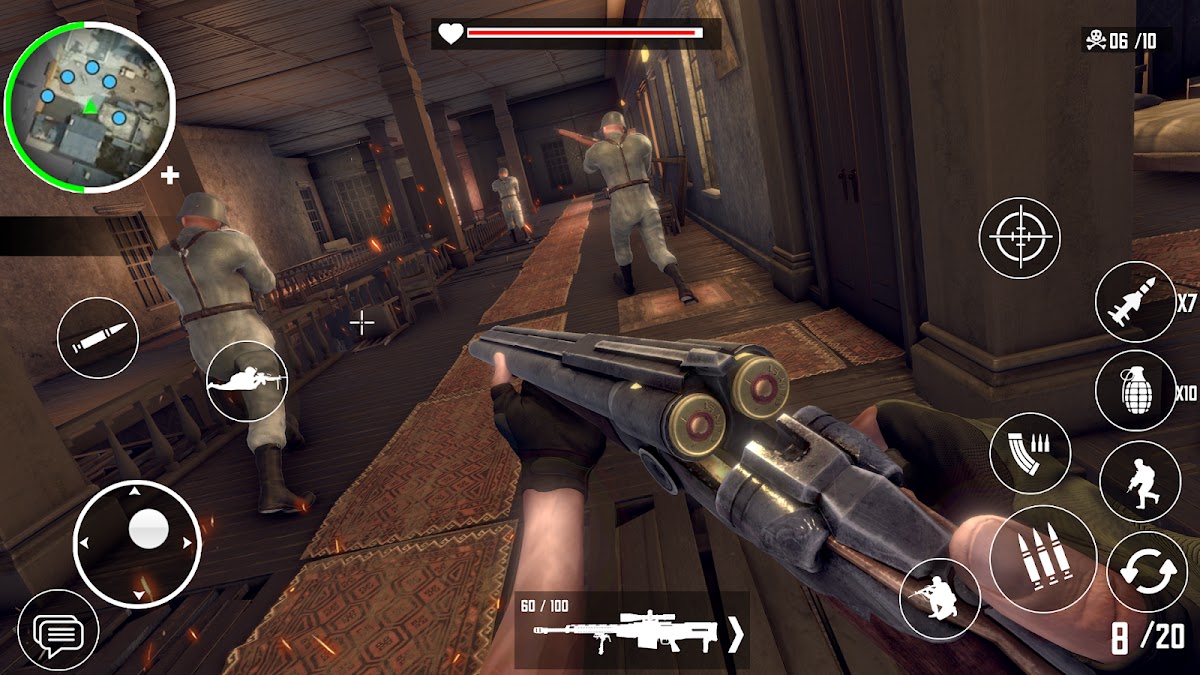The height and width of the screenshot is (675, 1200).
Task: Aim with the crosshair scope button
Action: point(1019,238)
